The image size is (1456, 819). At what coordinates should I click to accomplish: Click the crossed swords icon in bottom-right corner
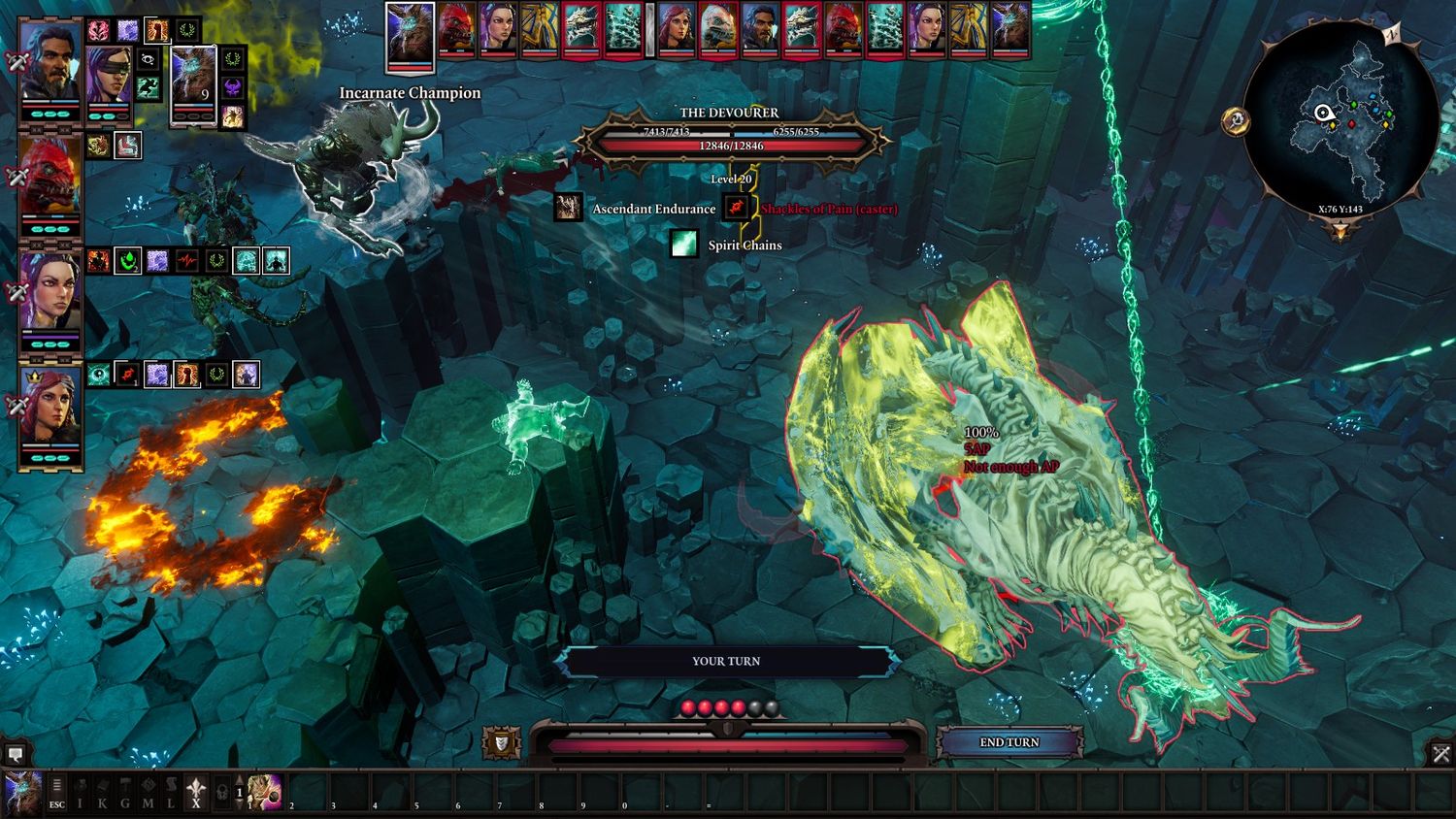(1441, 754)
